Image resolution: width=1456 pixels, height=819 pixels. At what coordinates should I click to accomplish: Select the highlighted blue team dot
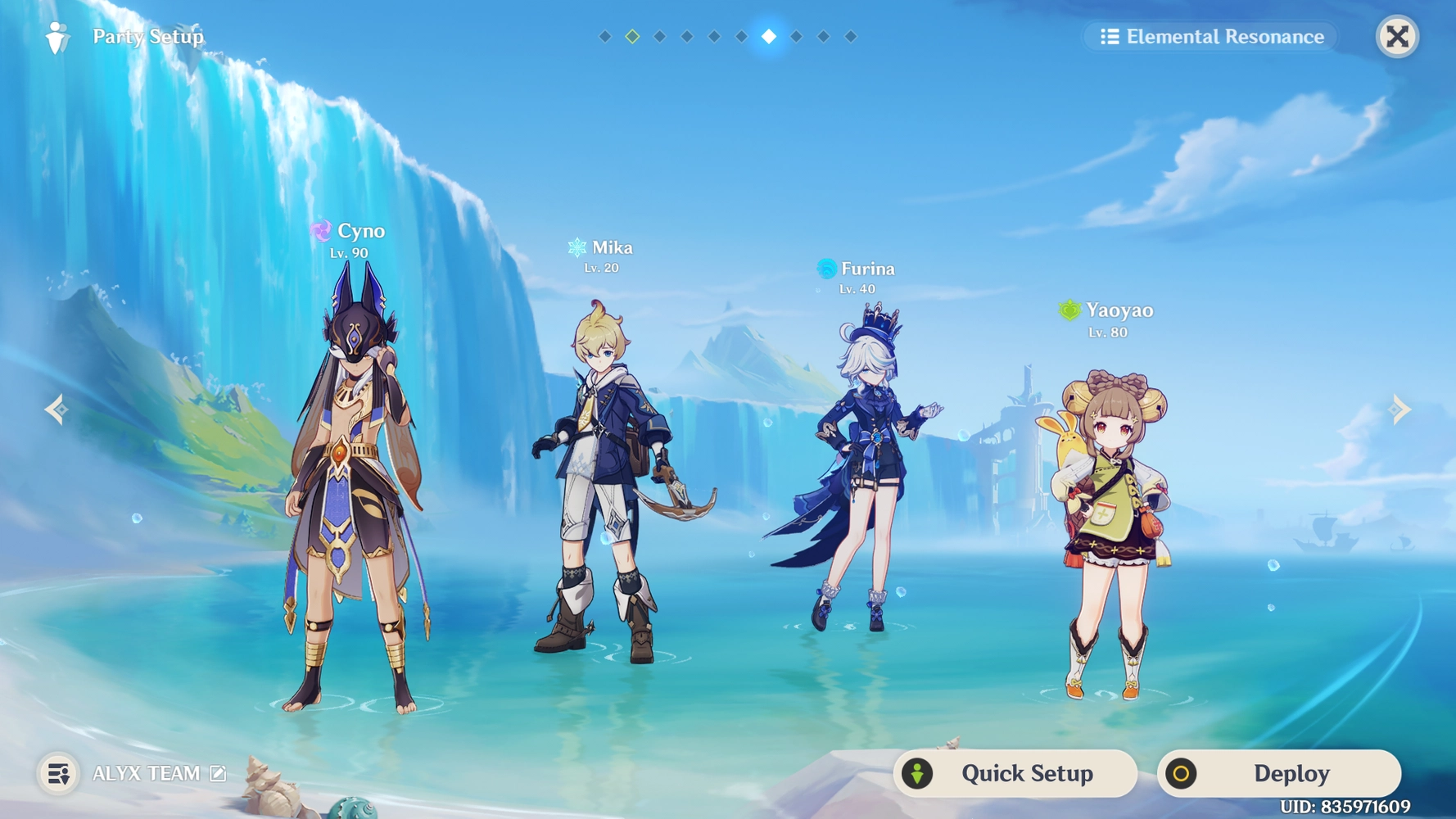click(768, 36)
